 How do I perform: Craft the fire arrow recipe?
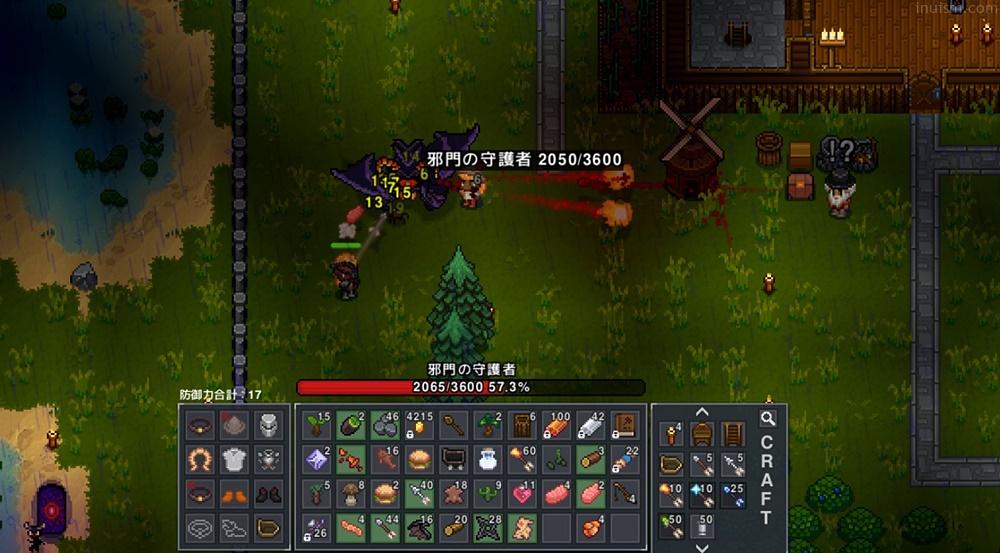[x=672, y=496]
